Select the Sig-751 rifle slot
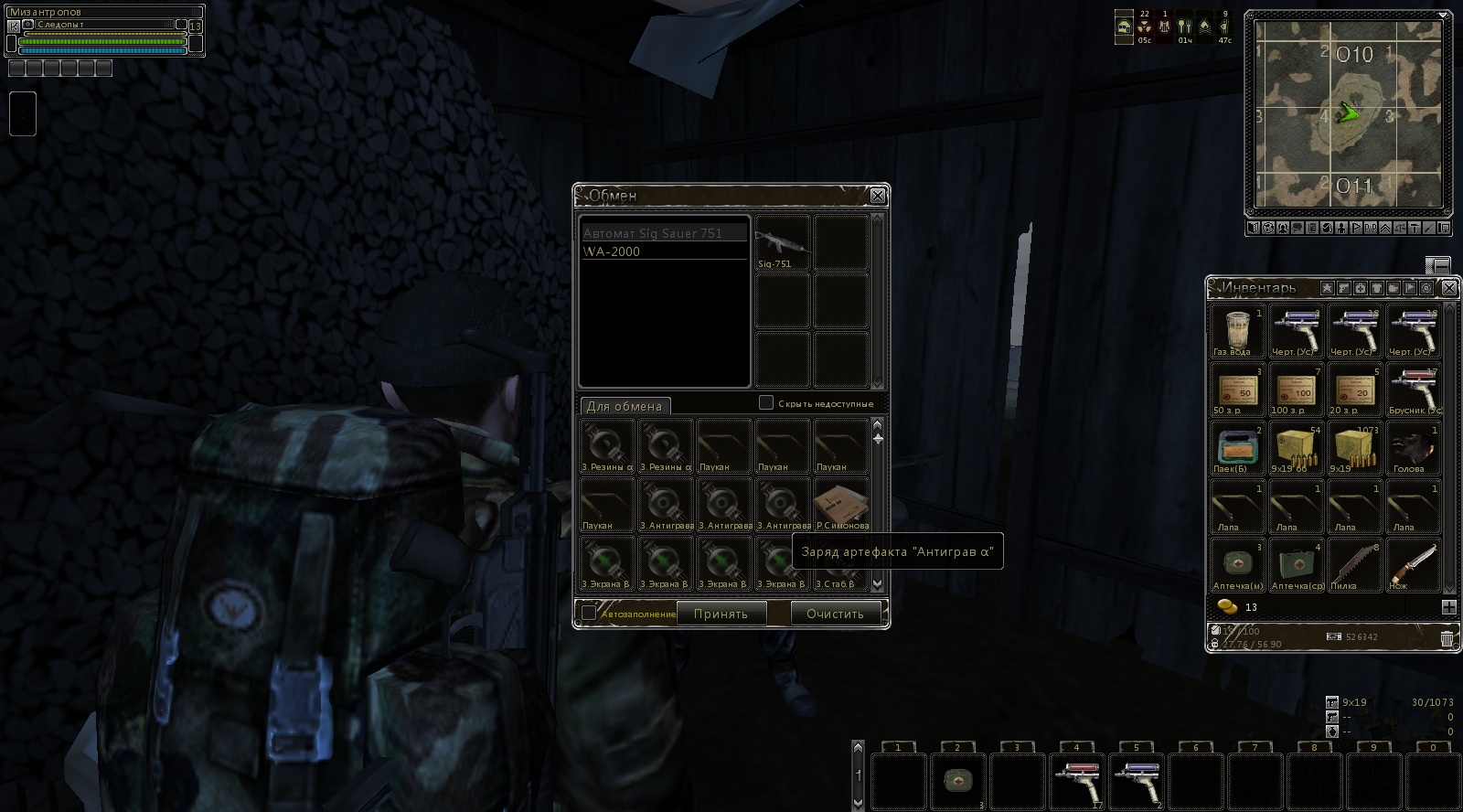 (783, 242)
